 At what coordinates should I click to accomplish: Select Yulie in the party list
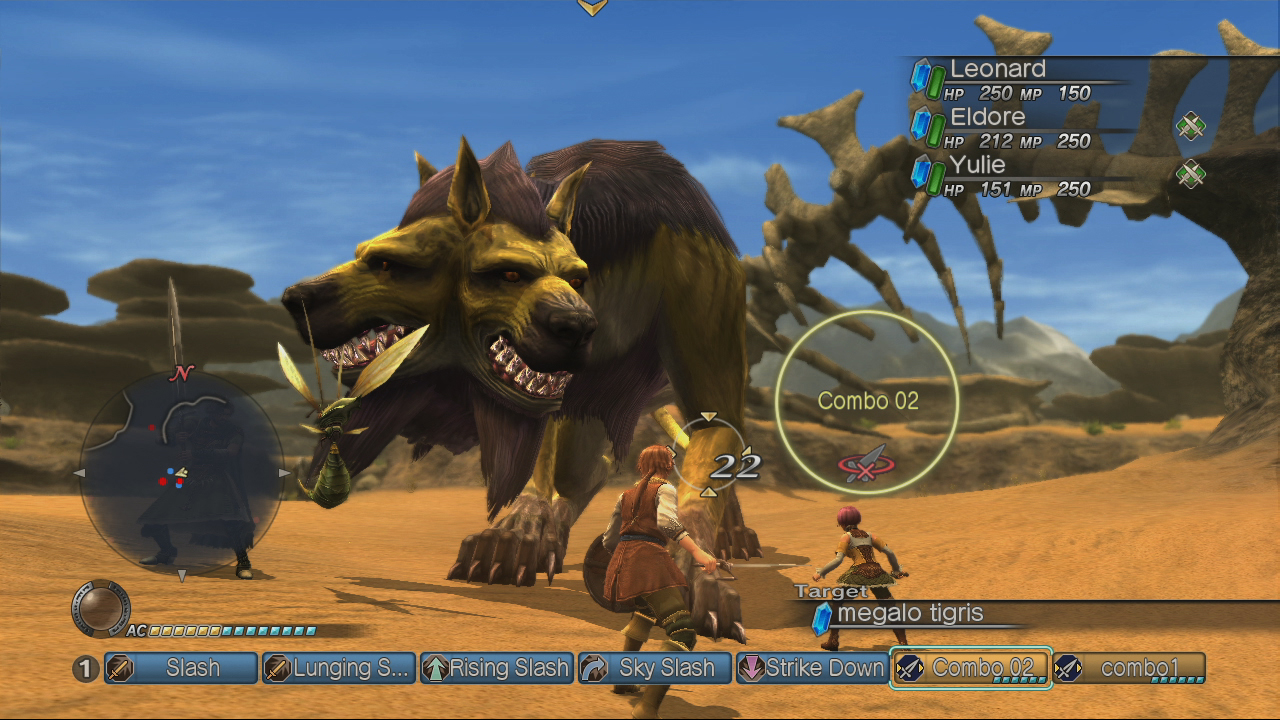point(978,165)
